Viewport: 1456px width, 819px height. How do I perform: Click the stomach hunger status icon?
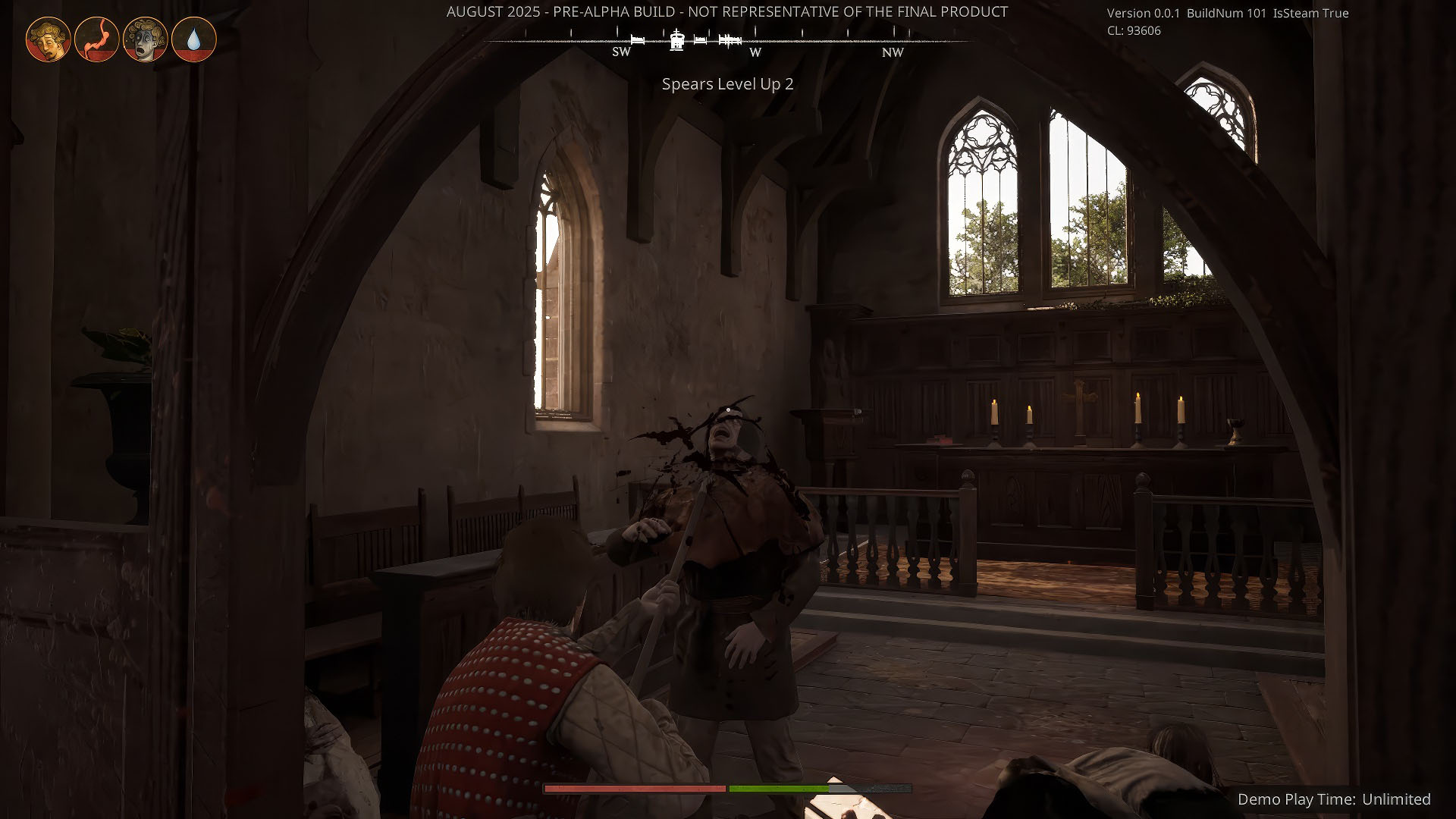tap(98, 39)
